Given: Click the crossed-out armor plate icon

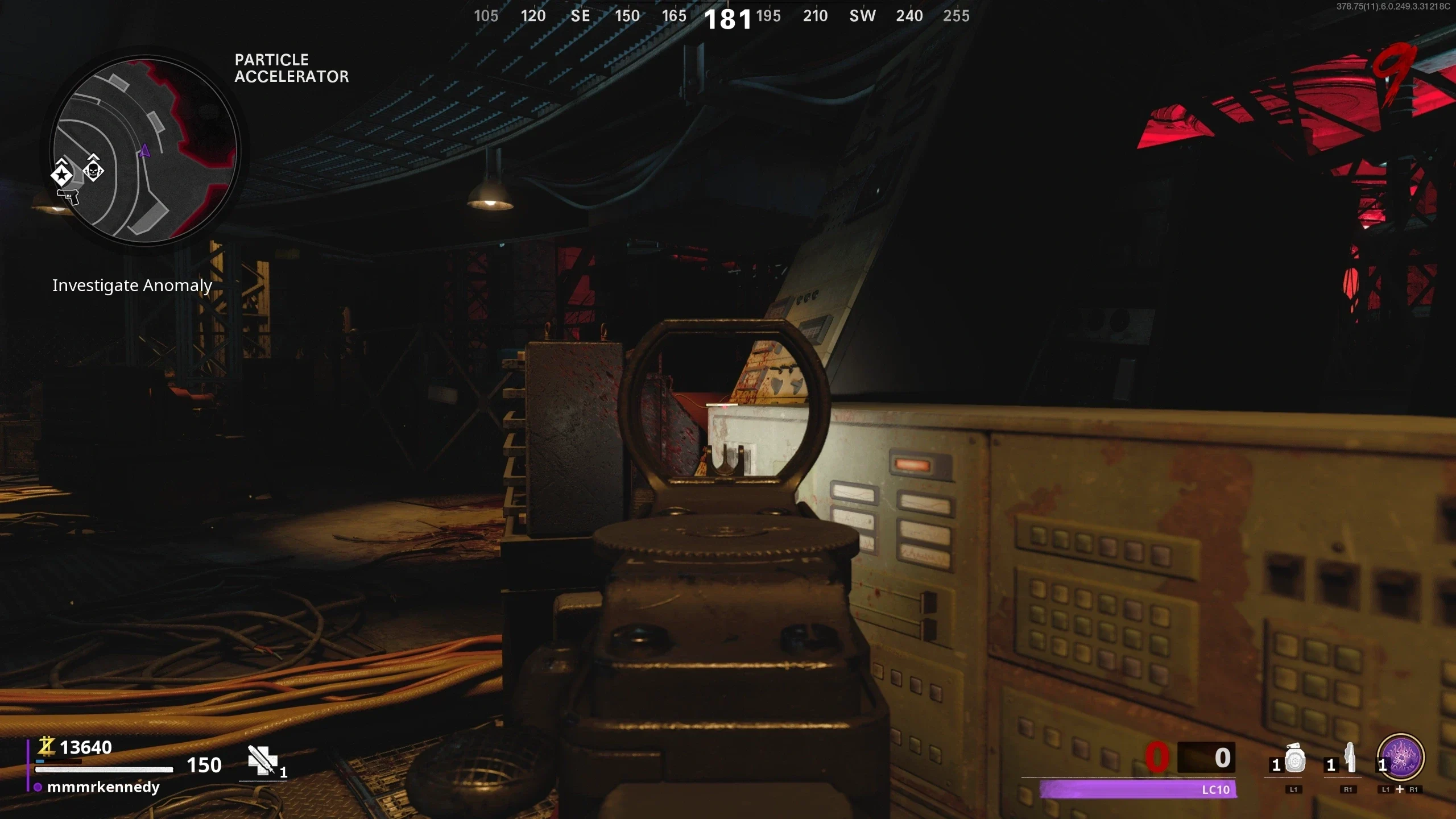Looking at the screenshot, I should [262, 760].
